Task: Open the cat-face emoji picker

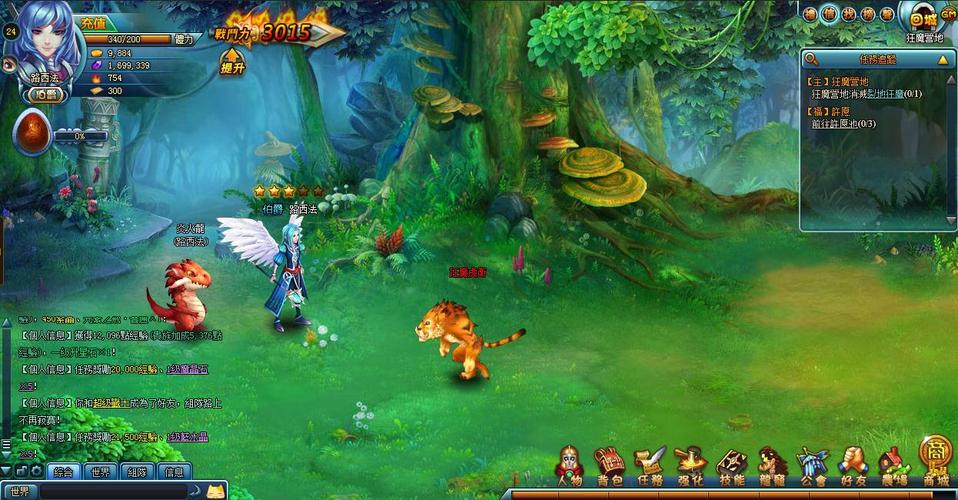Action: pyautogui.click(x=215, y=491)
